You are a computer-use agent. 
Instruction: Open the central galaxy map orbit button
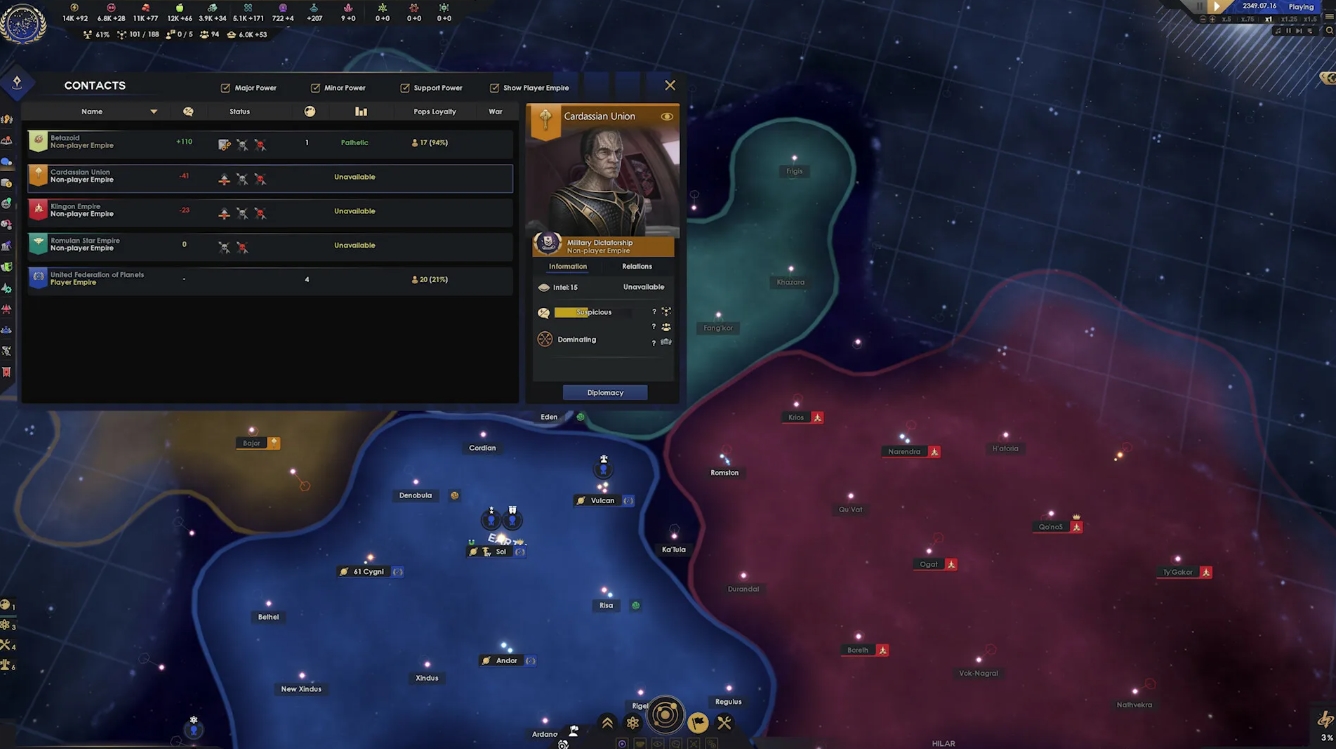(665, 716)
